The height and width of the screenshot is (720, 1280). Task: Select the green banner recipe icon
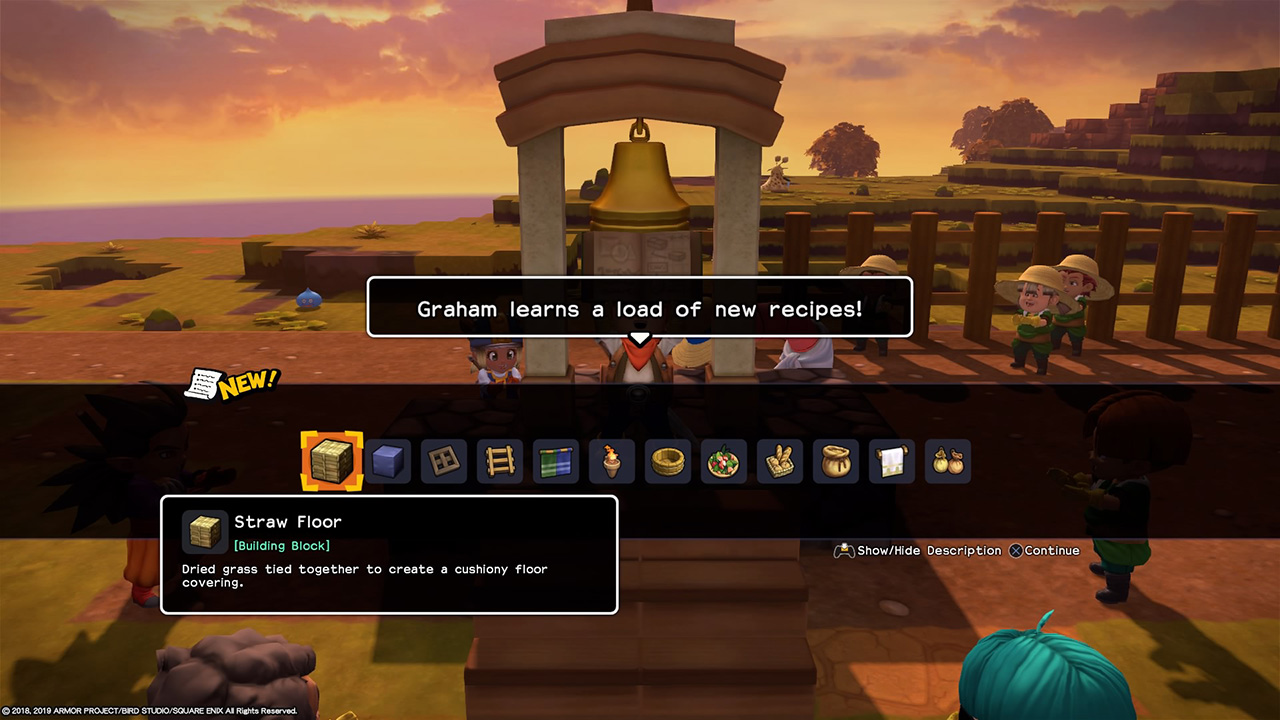point(555,461)
